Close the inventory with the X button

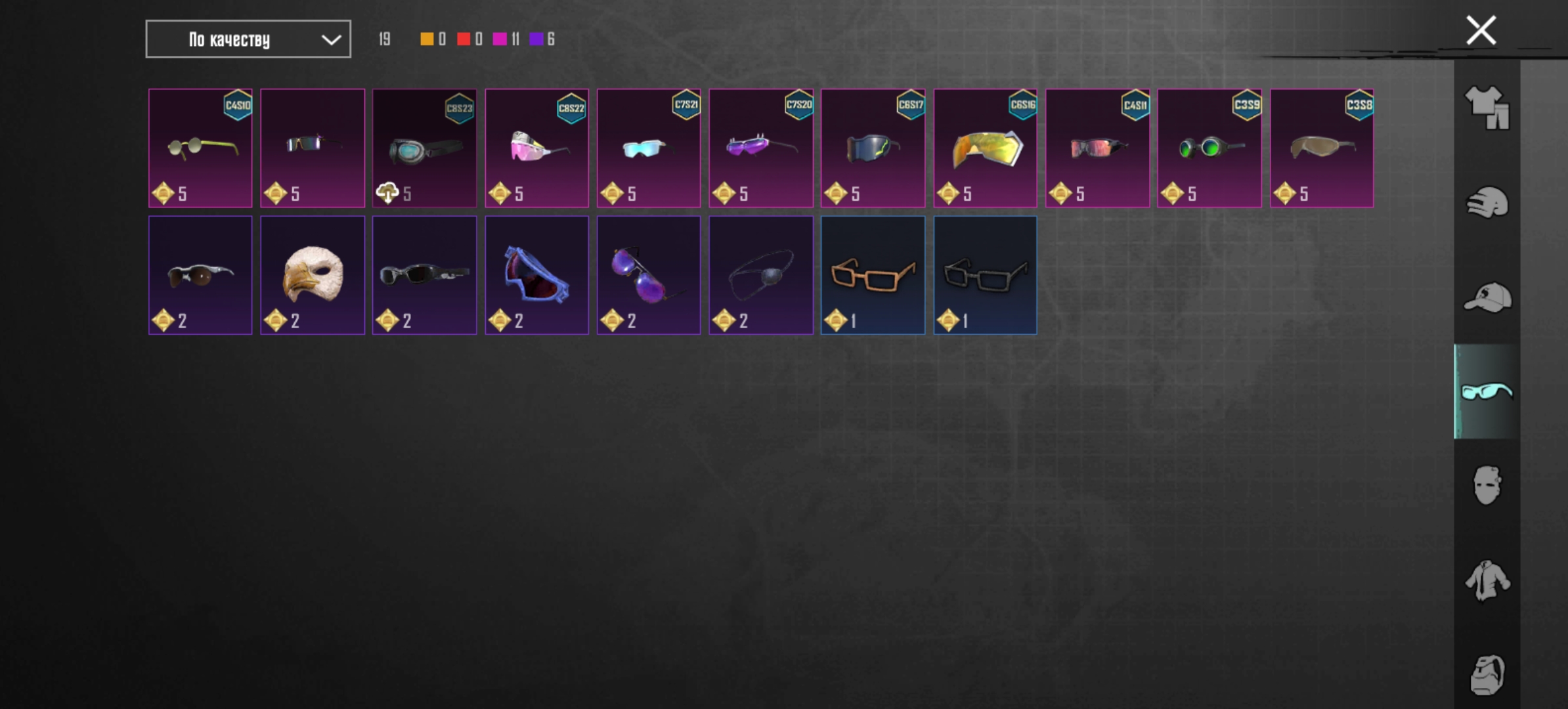point(1481,30)
